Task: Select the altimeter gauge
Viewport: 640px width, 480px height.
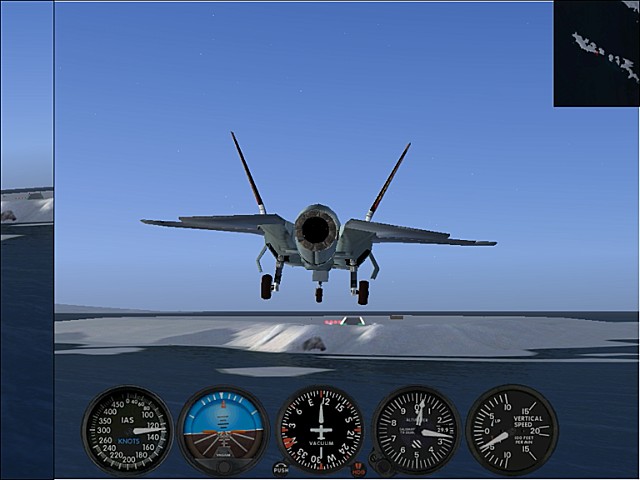Action: pos(416,430)
